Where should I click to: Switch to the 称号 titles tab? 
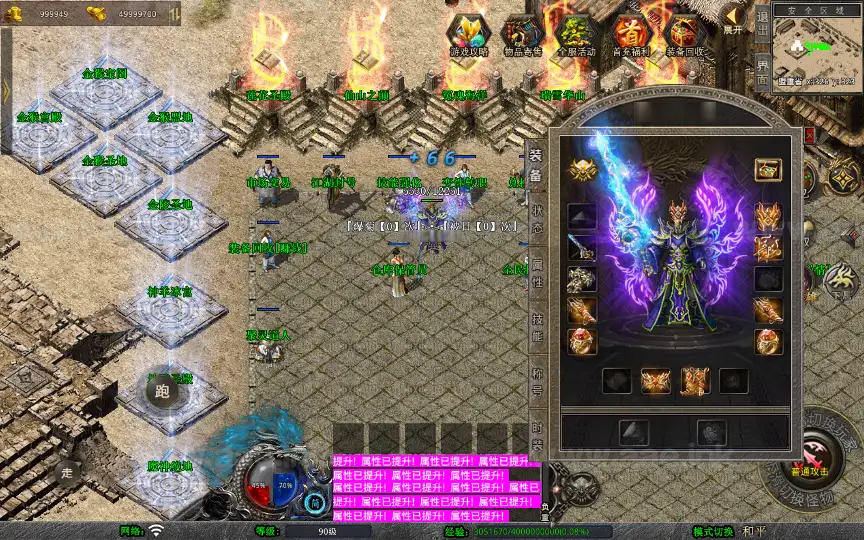(x=537, y=382)
